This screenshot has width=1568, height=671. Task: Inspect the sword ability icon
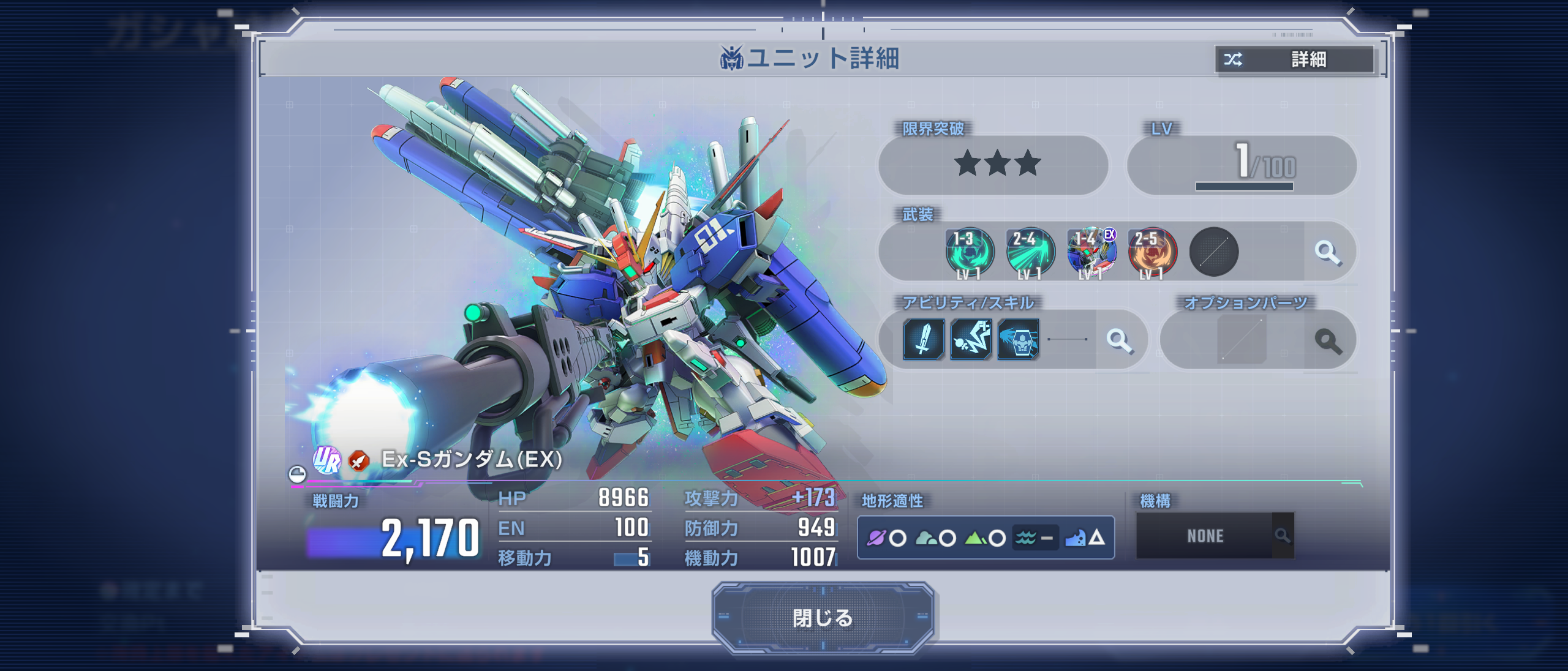[923, 339]
